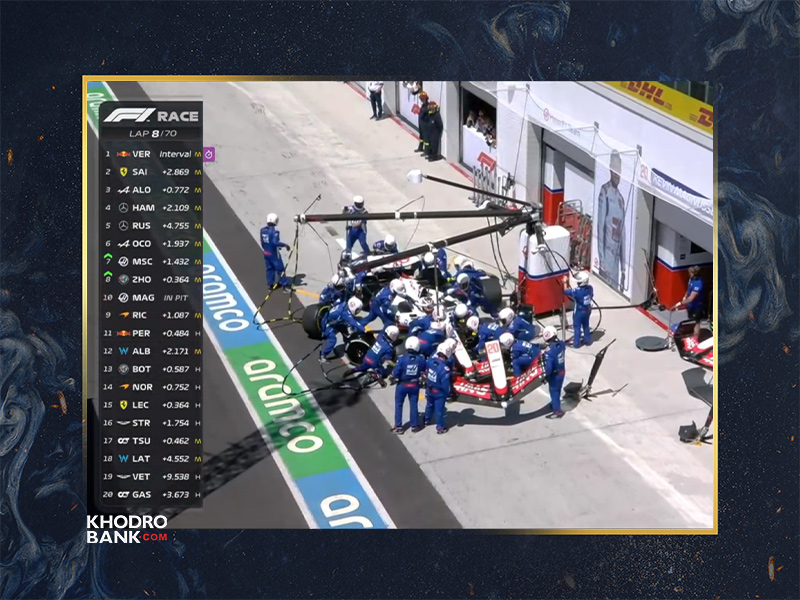
Task: Select HAM on the leaderboard
Action: point(150,208)
